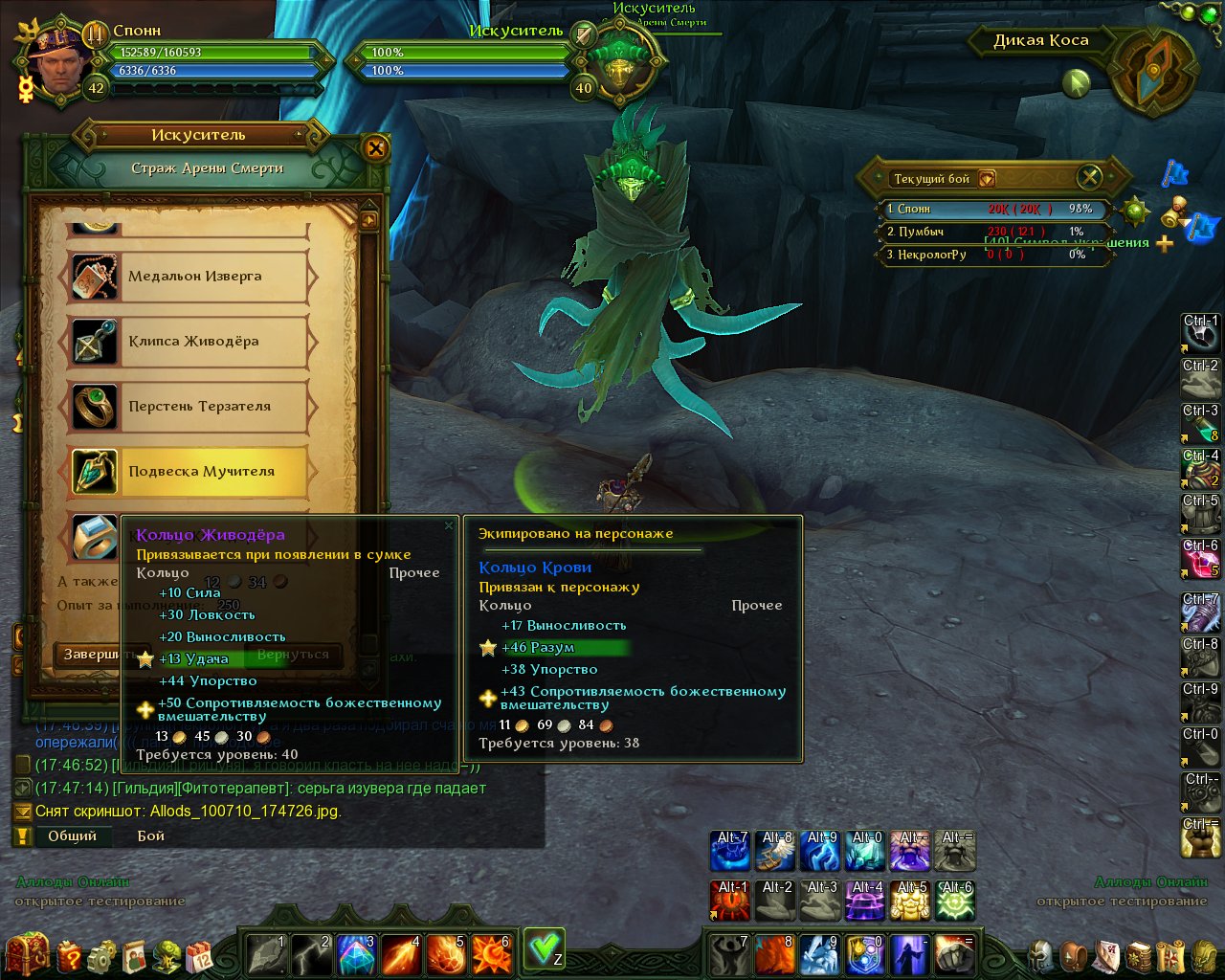The height and width of the screenshot is (980, 1225).
Task: Open the red treasure chest shop
Action: point(28,953)
